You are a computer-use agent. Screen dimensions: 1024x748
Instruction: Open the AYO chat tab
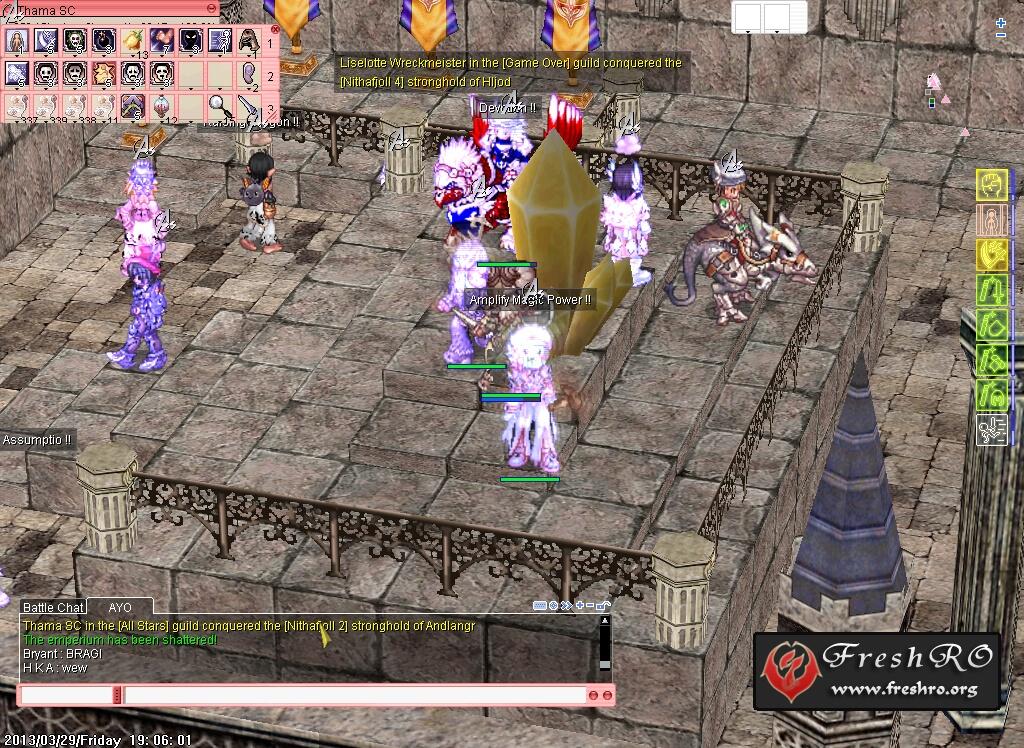(x=120, y=607)
